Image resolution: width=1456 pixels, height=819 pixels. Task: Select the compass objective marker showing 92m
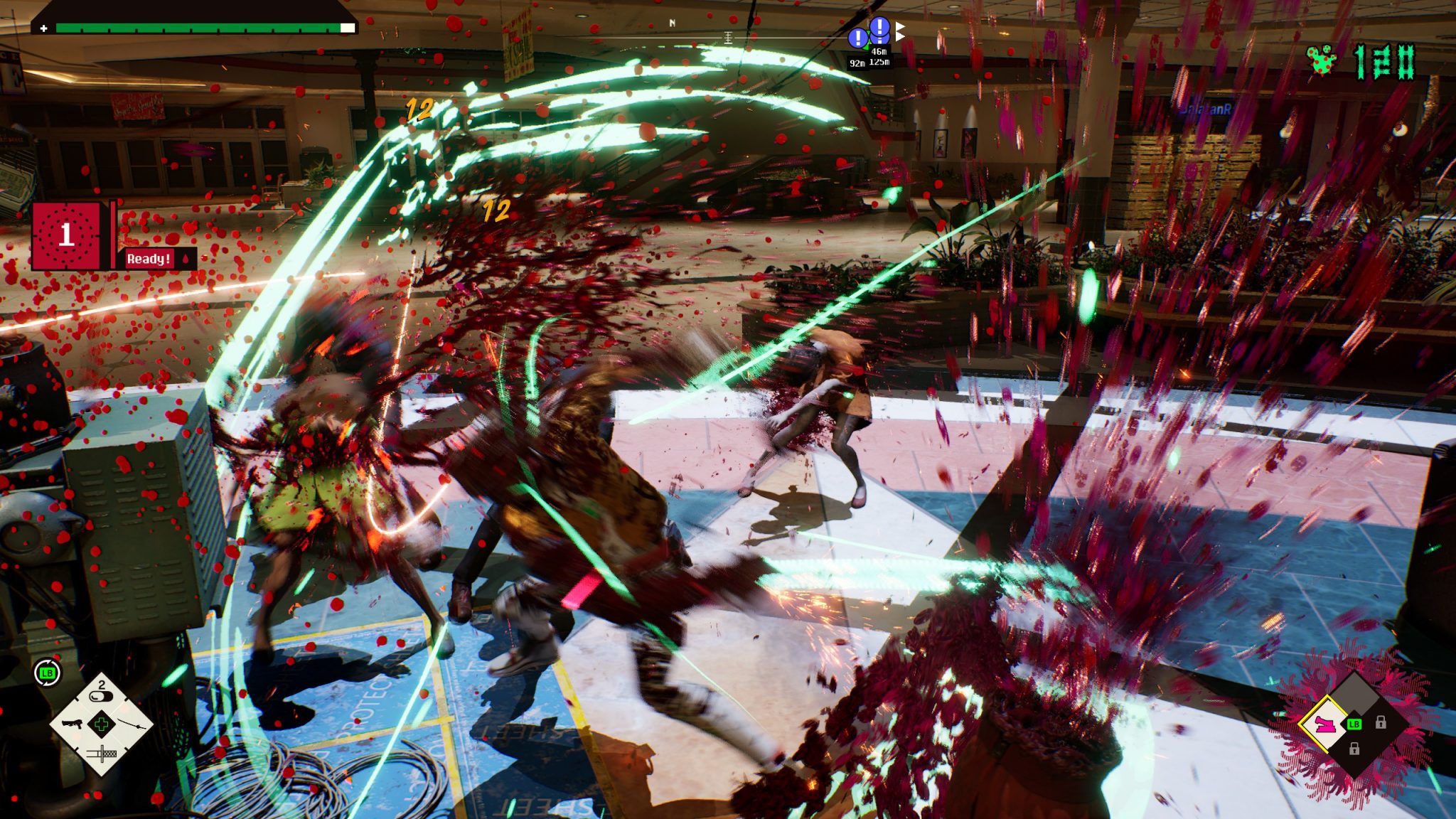pos(858,38)
